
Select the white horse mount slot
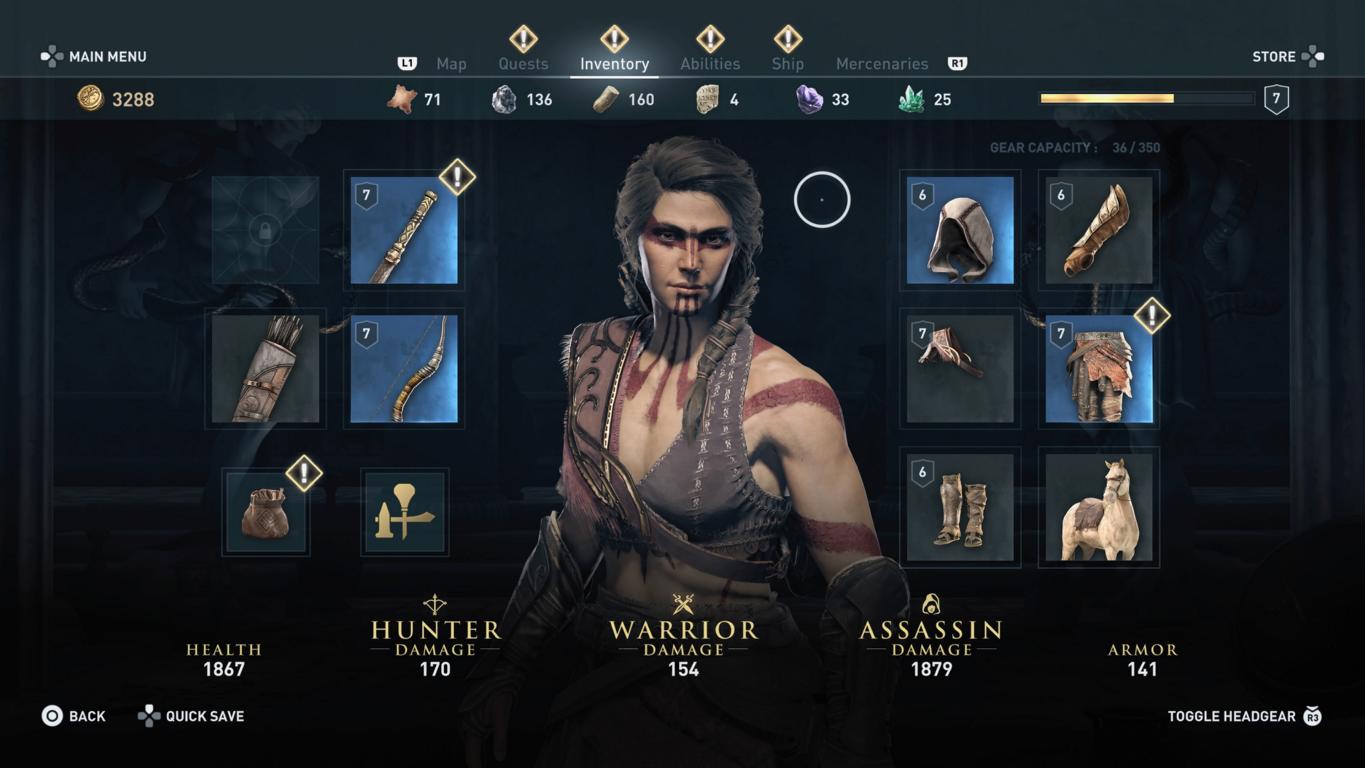(1099, 508)
